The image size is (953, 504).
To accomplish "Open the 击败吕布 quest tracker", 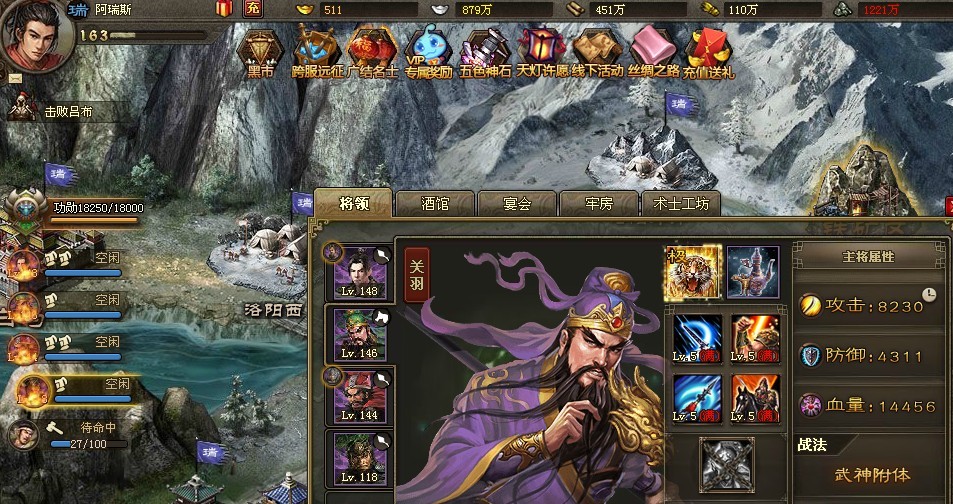I will pyautogui.click(x=68, y=112).
